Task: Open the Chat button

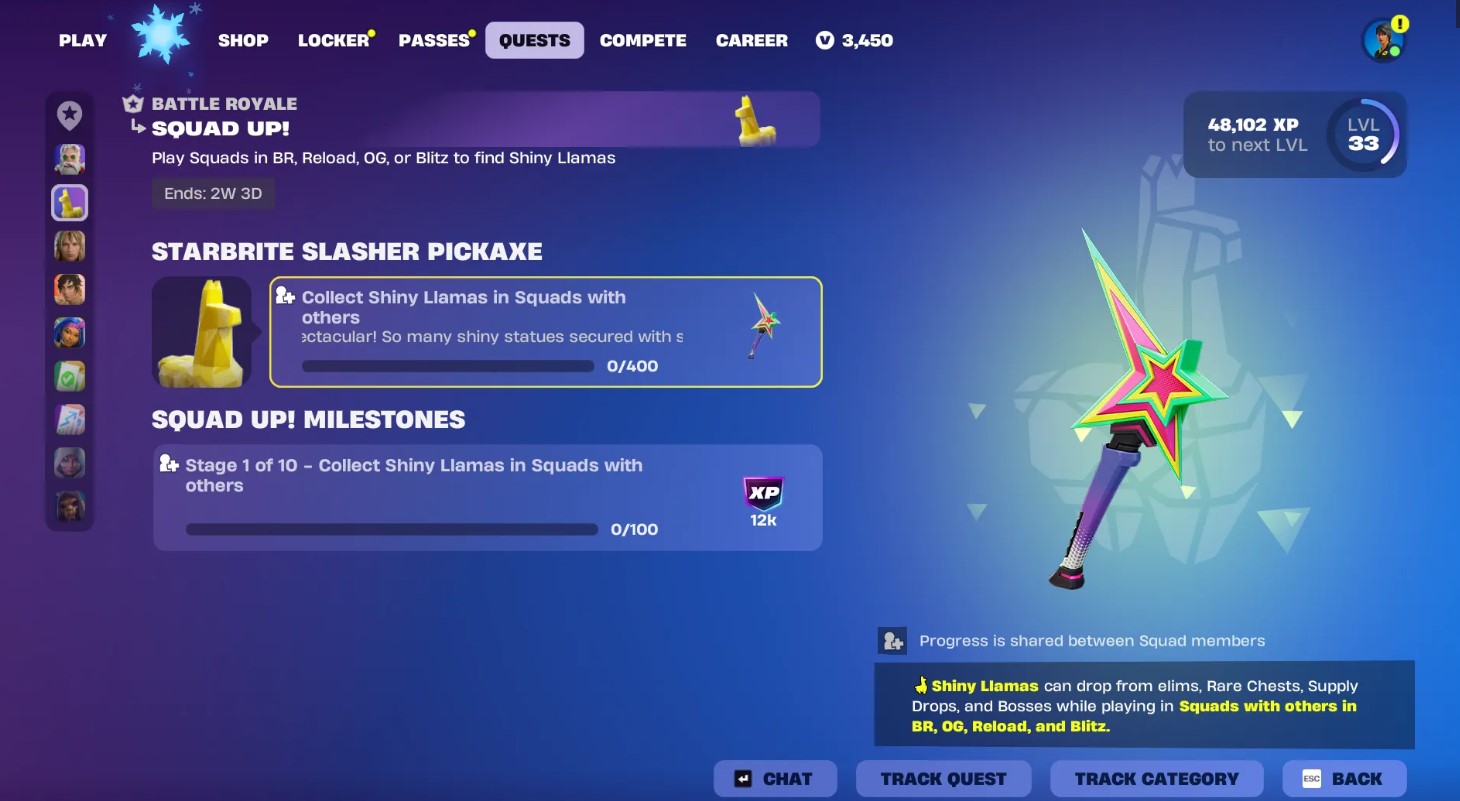Action: [776, 779]
